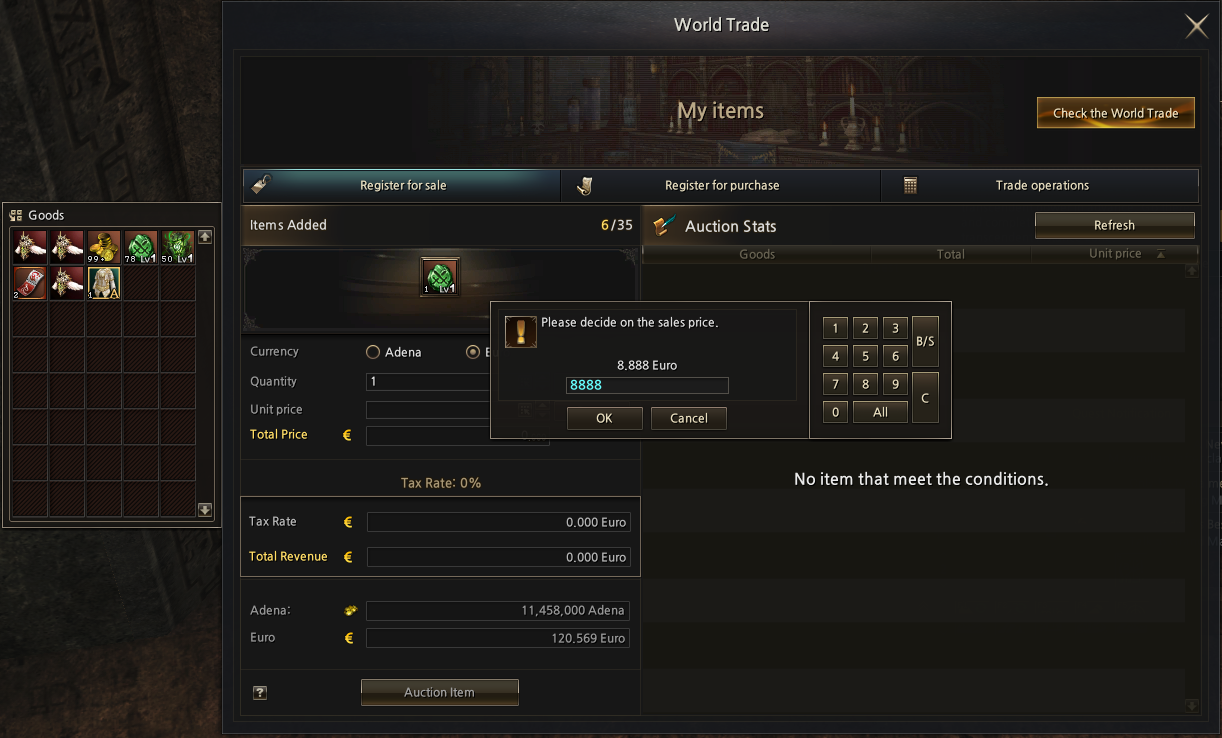This screenshot has width=1222, height=738.
Task: Choose the All keypad button
Action: (880, 412)
